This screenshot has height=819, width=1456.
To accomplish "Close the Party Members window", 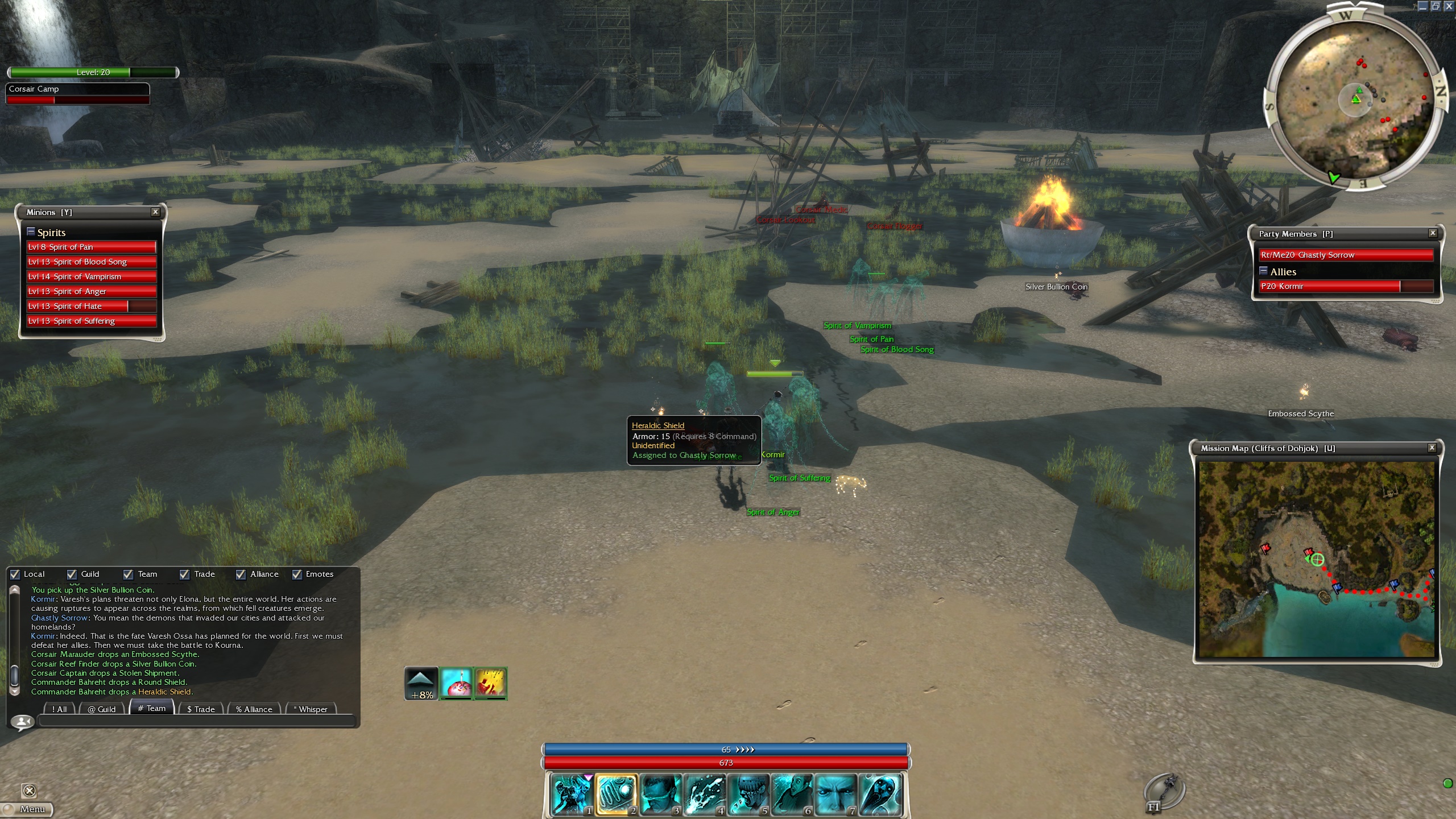I will [x=1433, y=233].
